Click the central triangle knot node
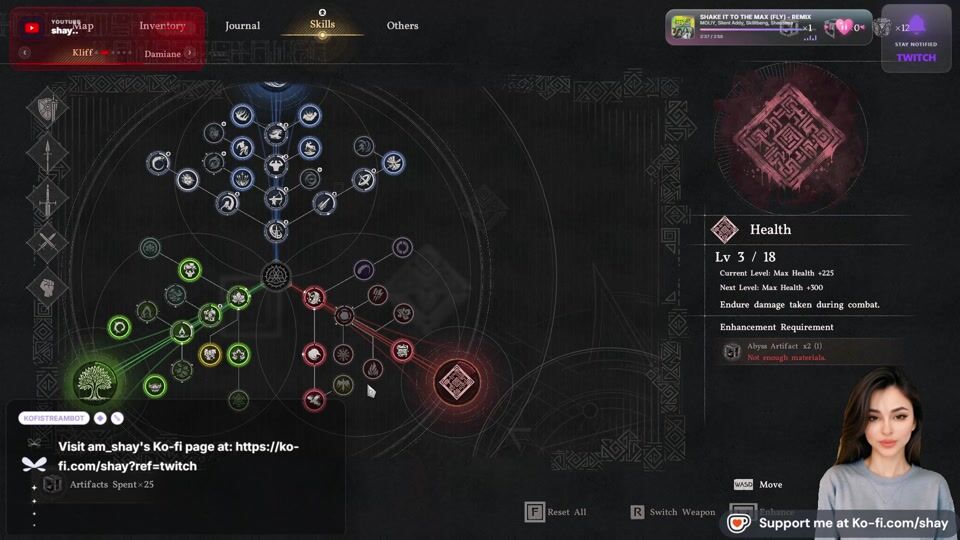The image size is (960, 540). [x=275, y=276]
